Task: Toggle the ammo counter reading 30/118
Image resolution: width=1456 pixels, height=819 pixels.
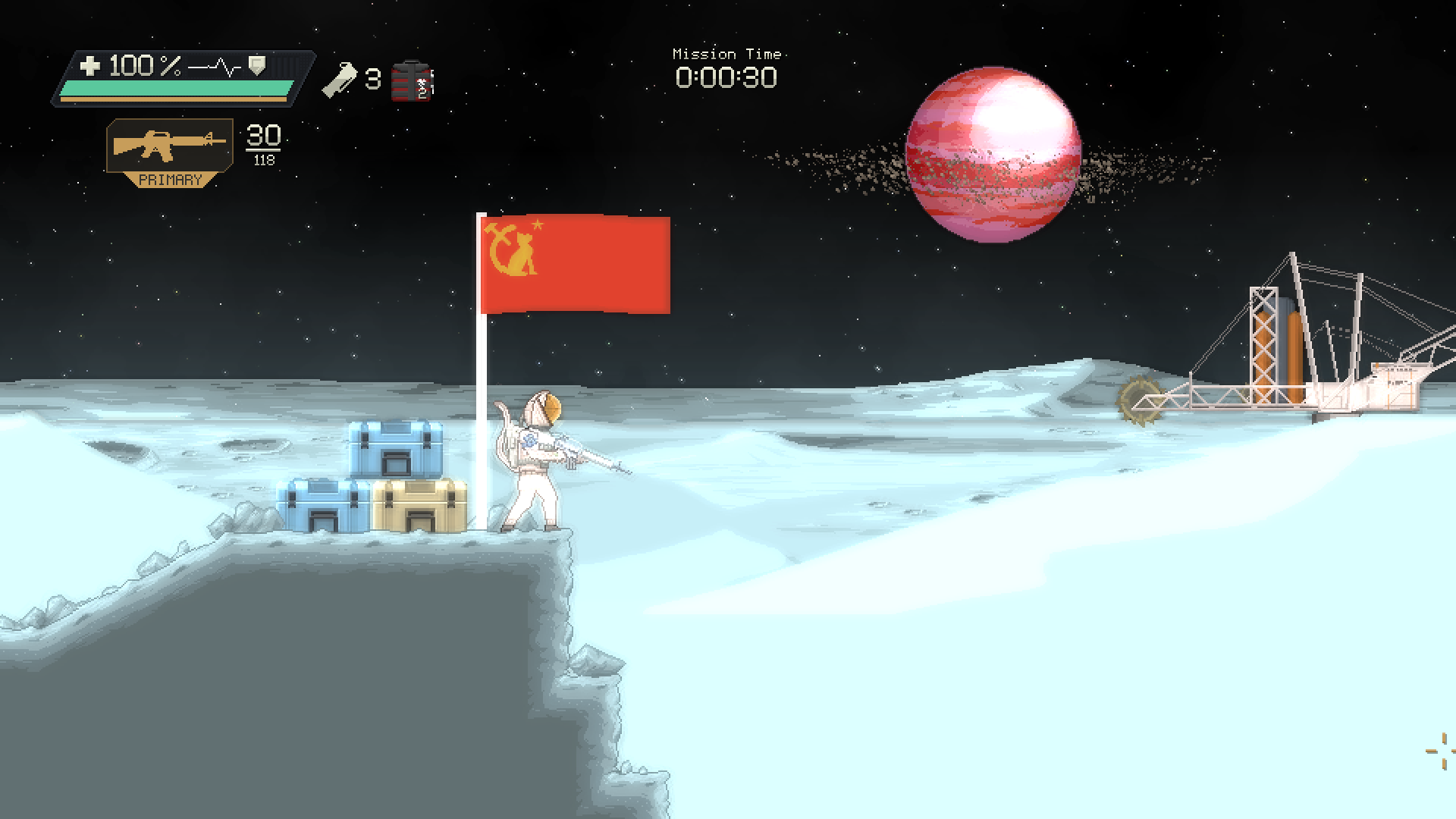Action: [x=262, y=144]
